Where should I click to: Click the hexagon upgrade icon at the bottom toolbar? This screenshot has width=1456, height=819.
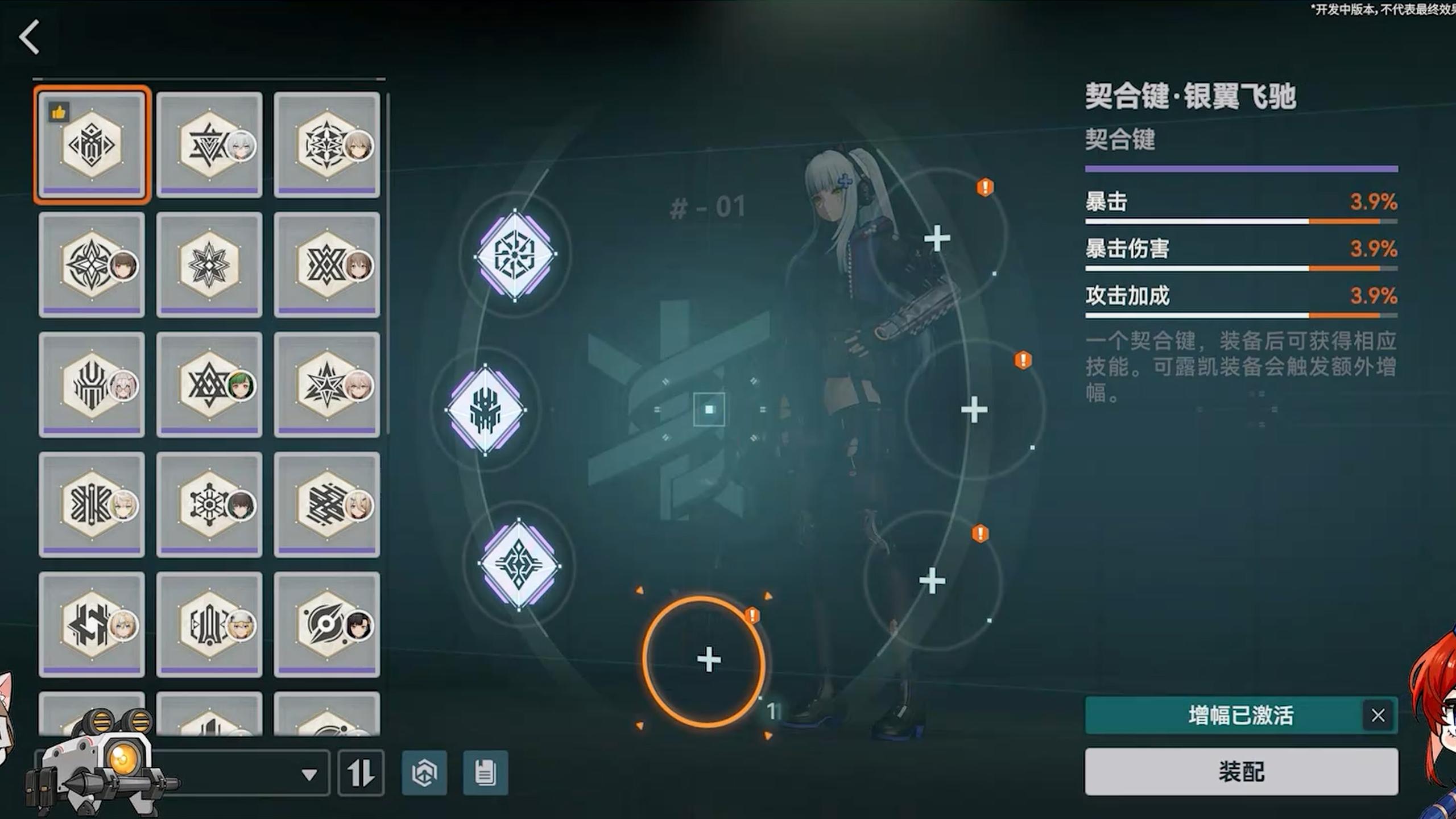tap(424, 773)
